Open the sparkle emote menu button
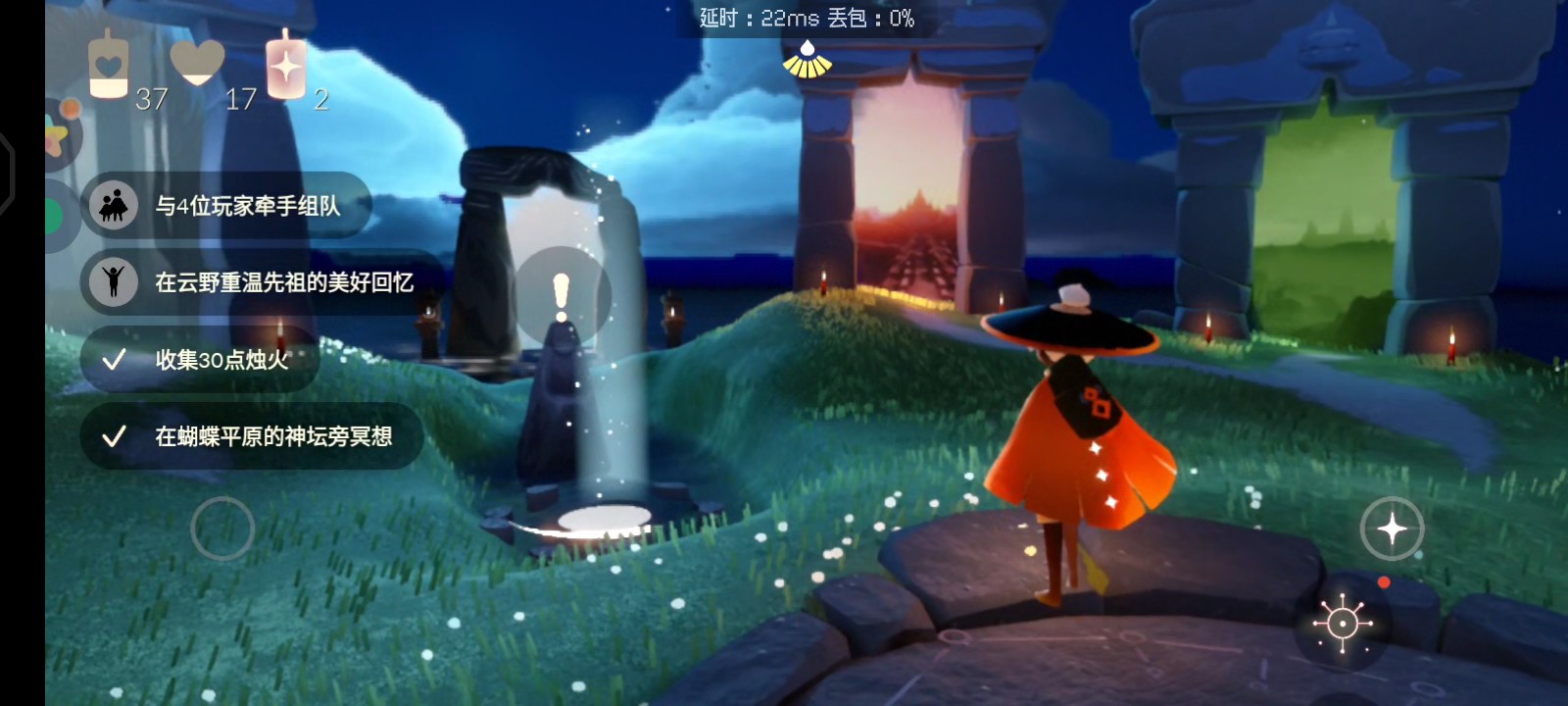The height and width of the screenshot is (706, 1568). tap(1343, 623)
